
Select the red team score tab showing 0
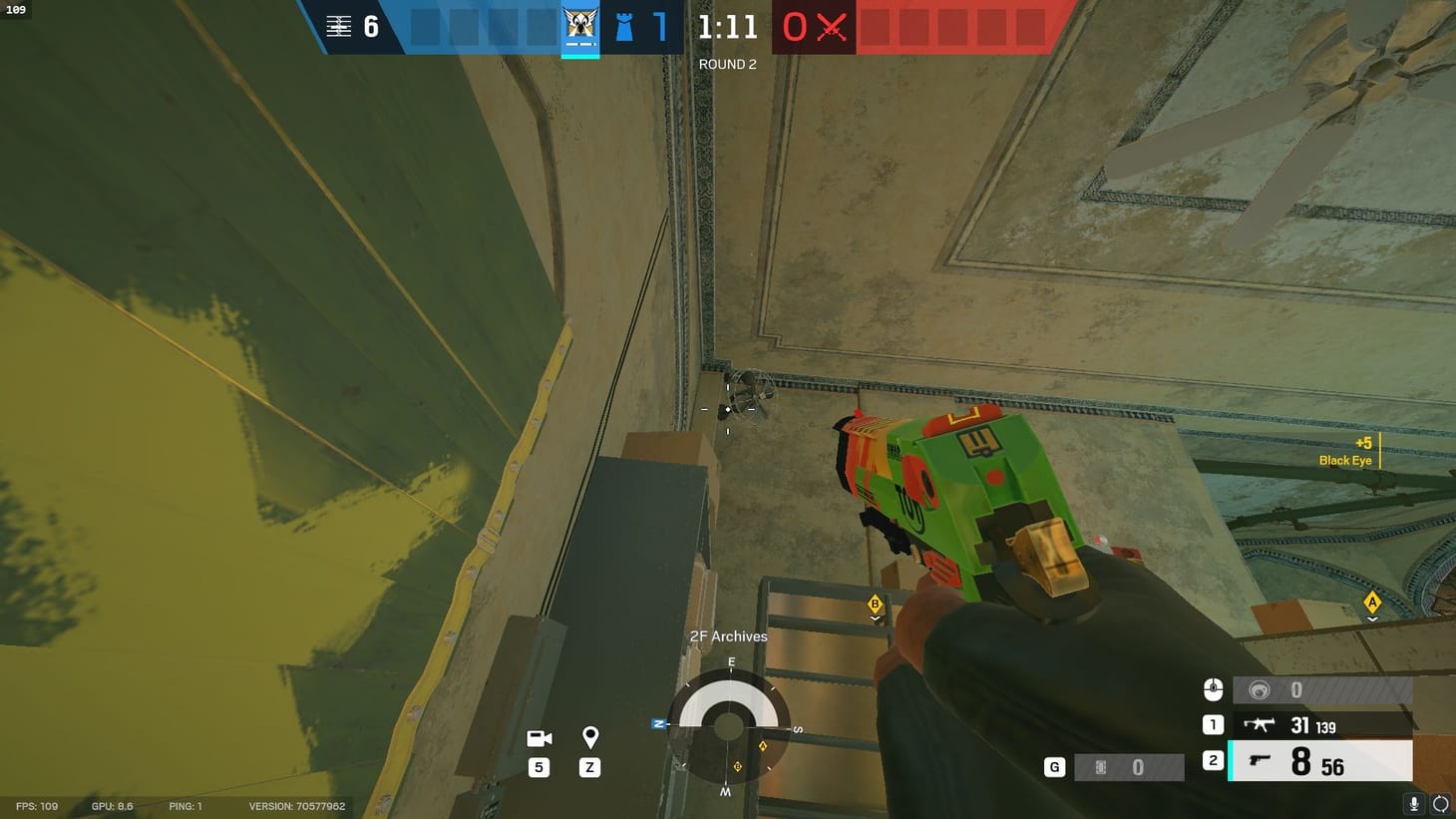click(793, 27)
